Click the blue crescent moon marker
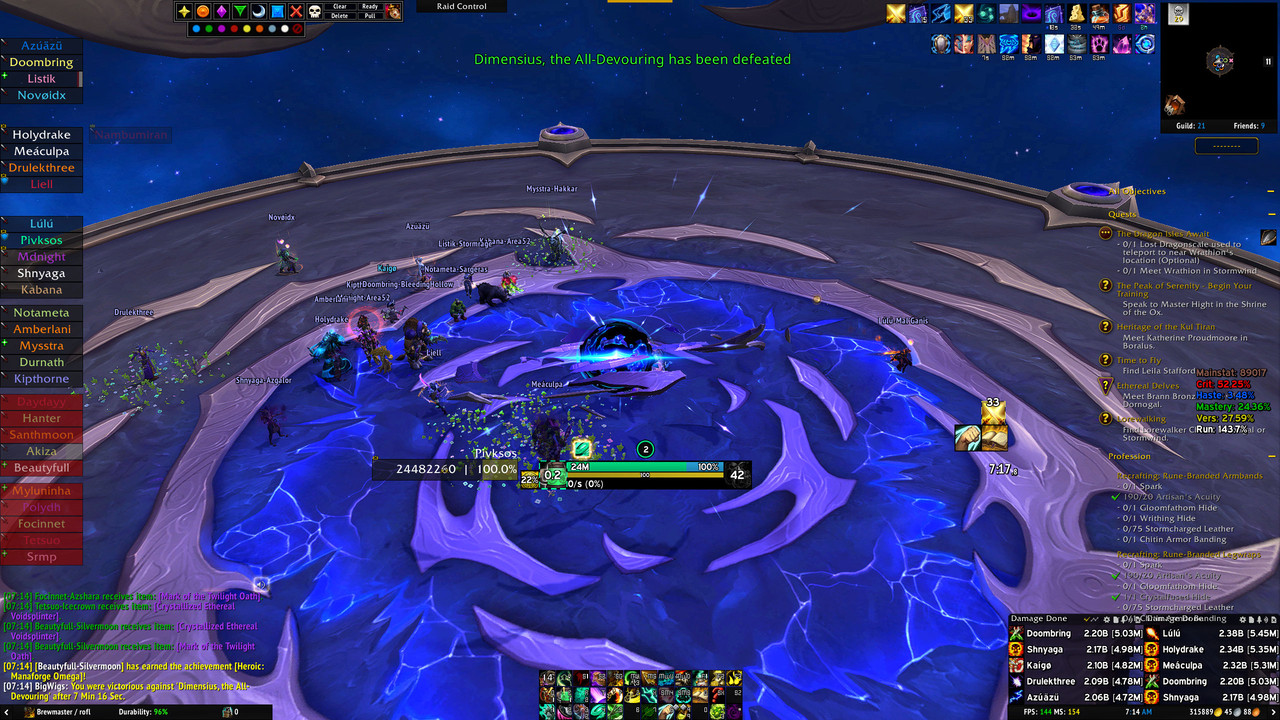Image resolution: width=1280 pixels, height=720 pixels. 258,12
